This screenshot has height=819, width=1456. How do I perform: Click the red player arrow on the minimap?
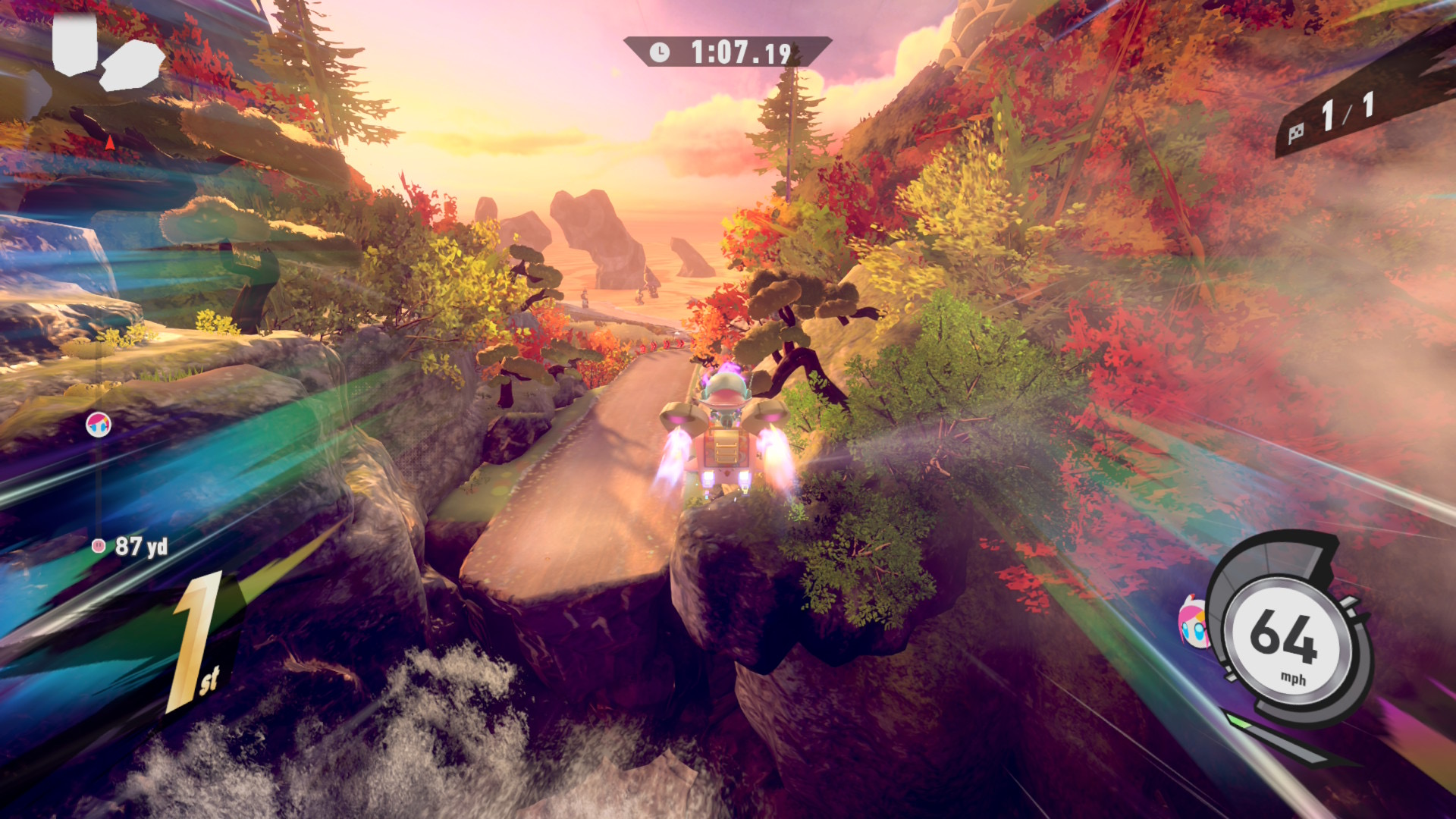tap(110, 142)
